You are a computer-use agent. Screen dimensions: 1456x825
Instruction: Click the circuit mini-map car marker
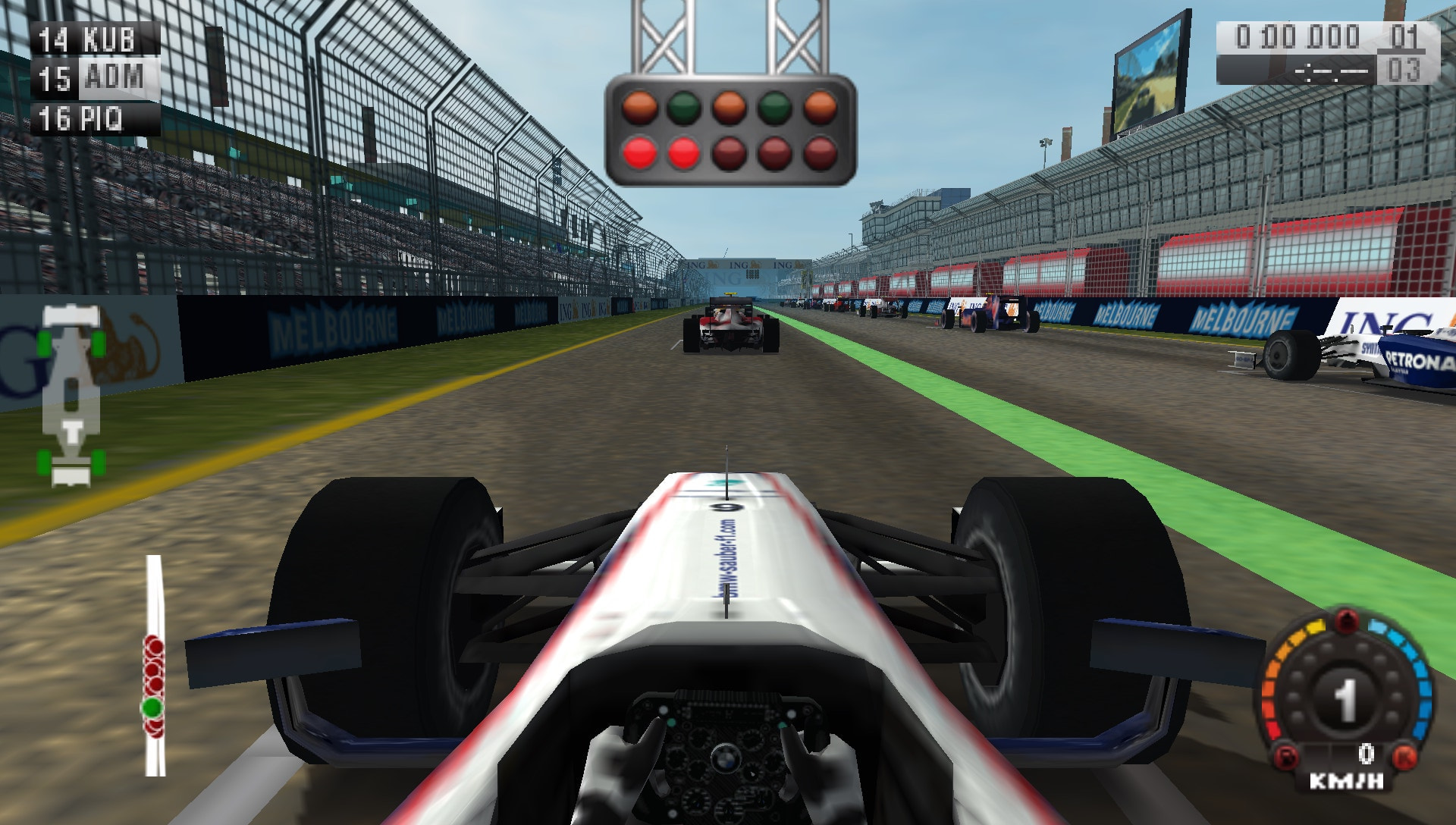tap(72, 394)
